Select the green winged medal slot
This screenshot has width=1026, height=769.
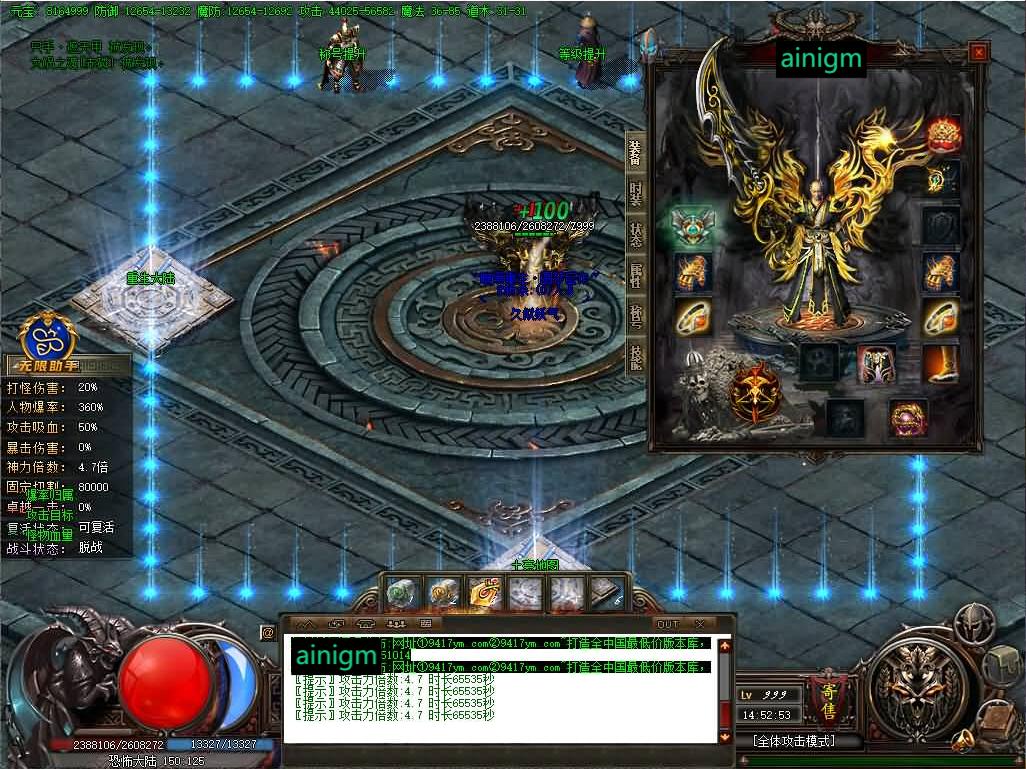coord(692,226)
